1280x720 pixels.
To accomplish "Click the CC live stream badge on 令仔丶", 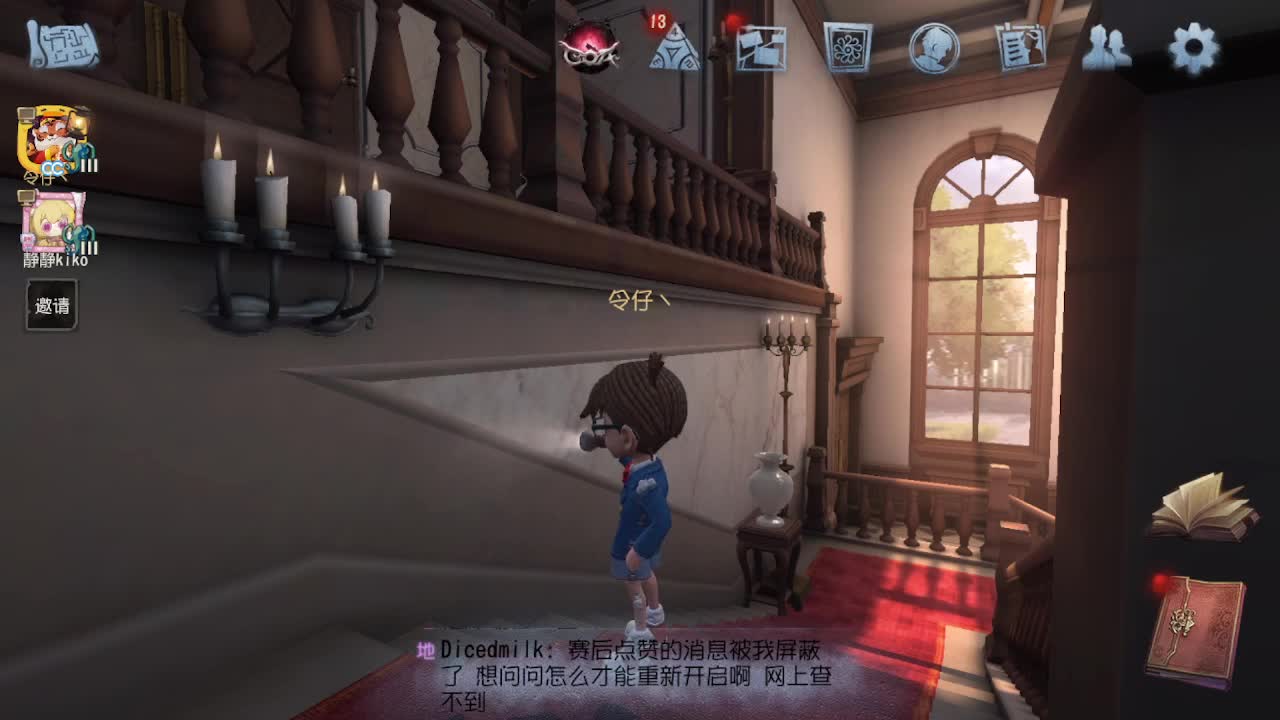I will (x=51, y=167).
